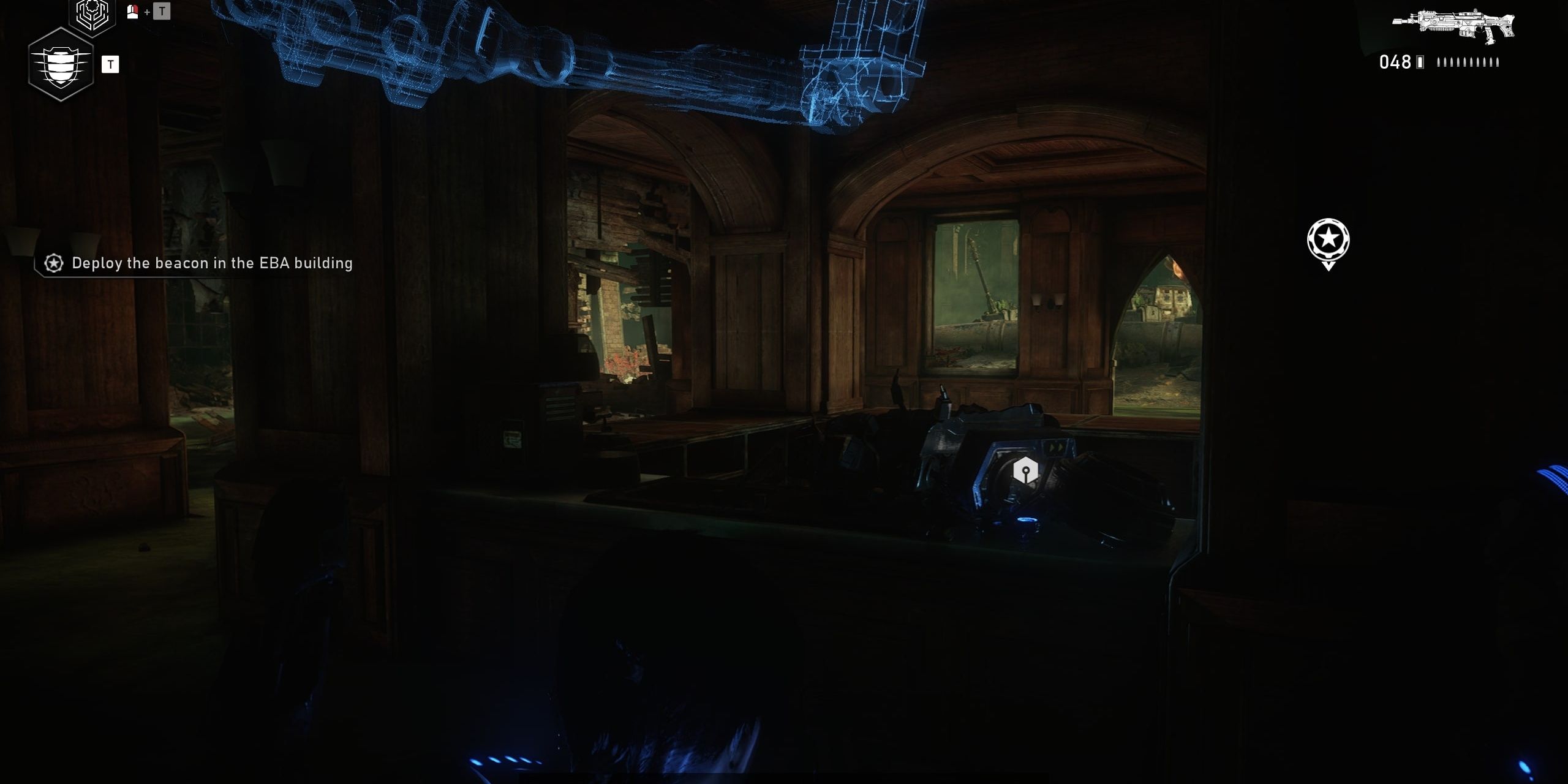Select the red Jack companion icon
The height and width of the screenshot is (784, 1568).
(x=132, y=11)
